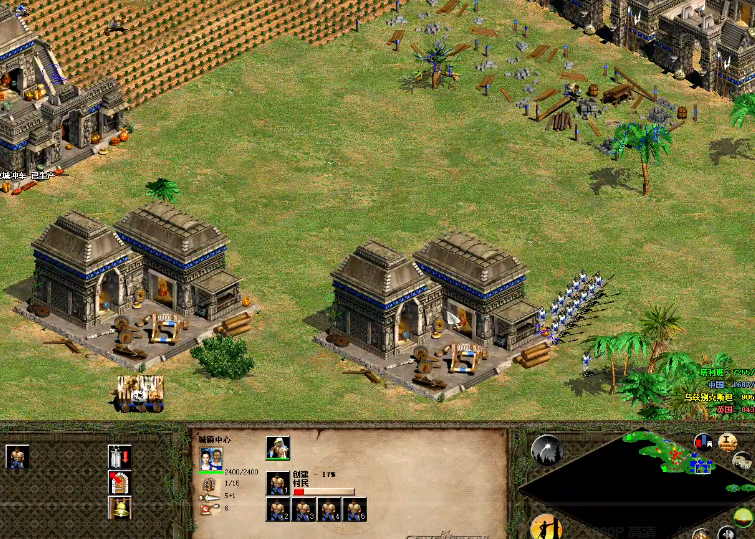Click the icon with red down arrow
The width and height of the screenshot is (755, 539).
119,457
